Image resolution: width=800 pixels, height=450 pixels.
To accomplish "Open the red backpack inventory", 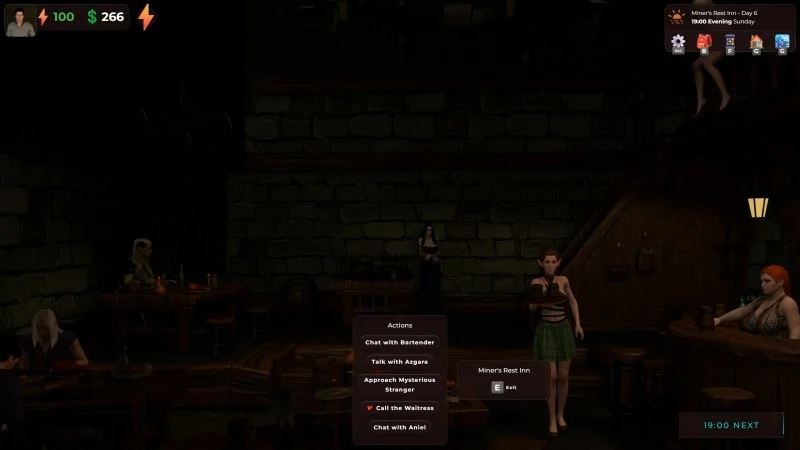I will [x=704, y=42].
